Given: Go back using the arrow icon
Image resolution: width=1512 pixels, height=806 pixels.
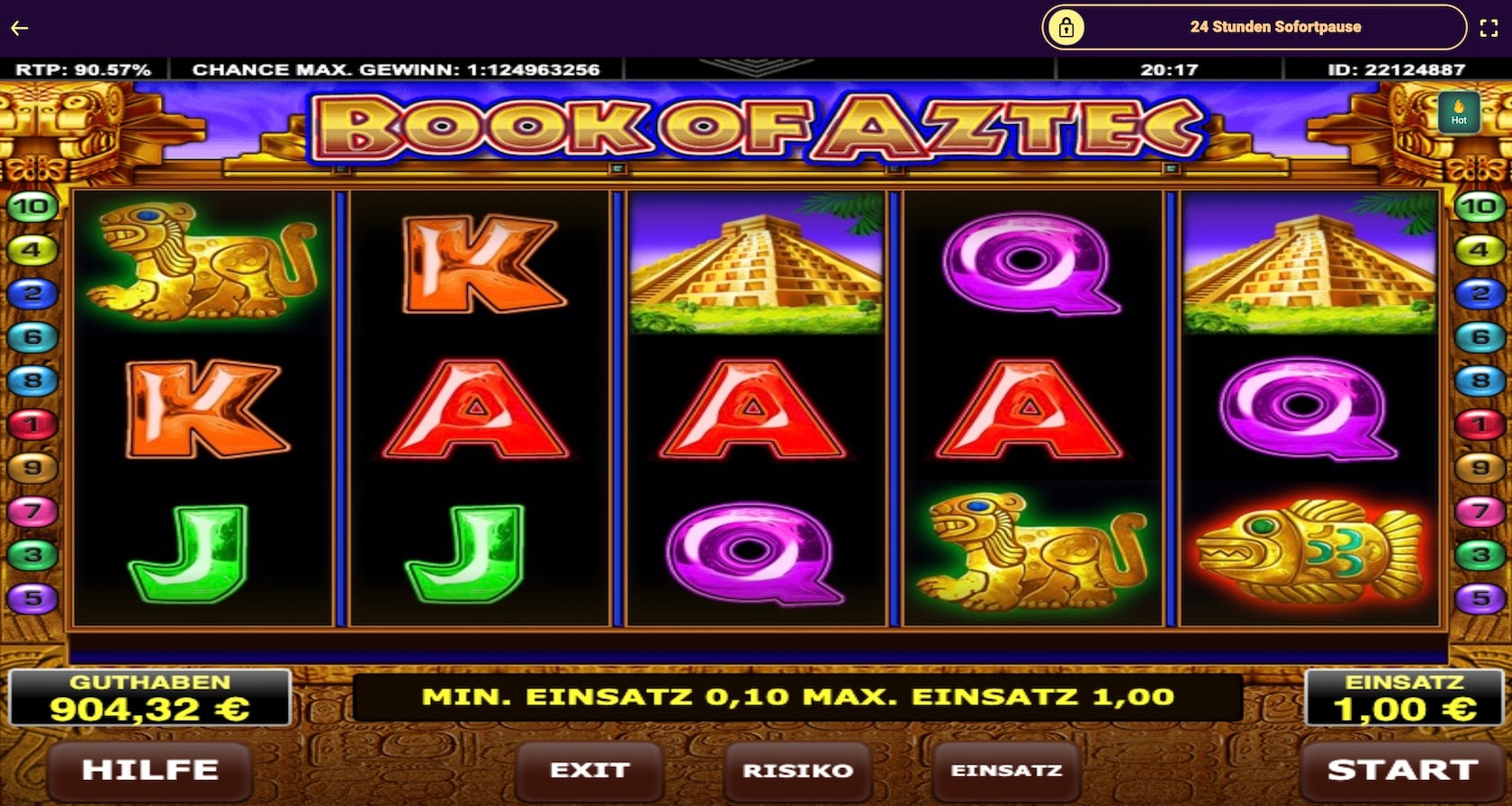Looking at the screenshot, I should 20,28.
